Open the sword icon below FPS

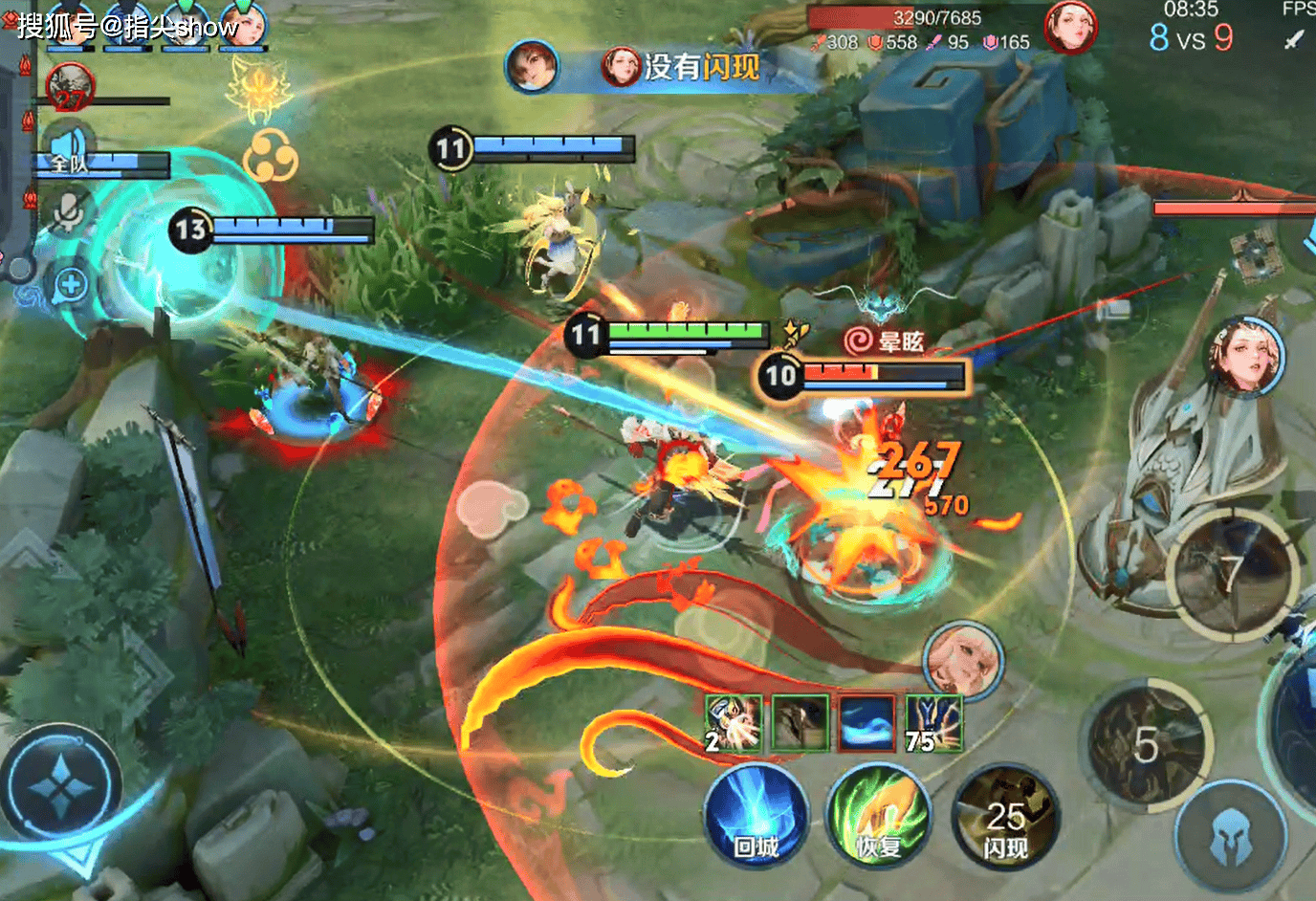click(x=1294, y=40)
